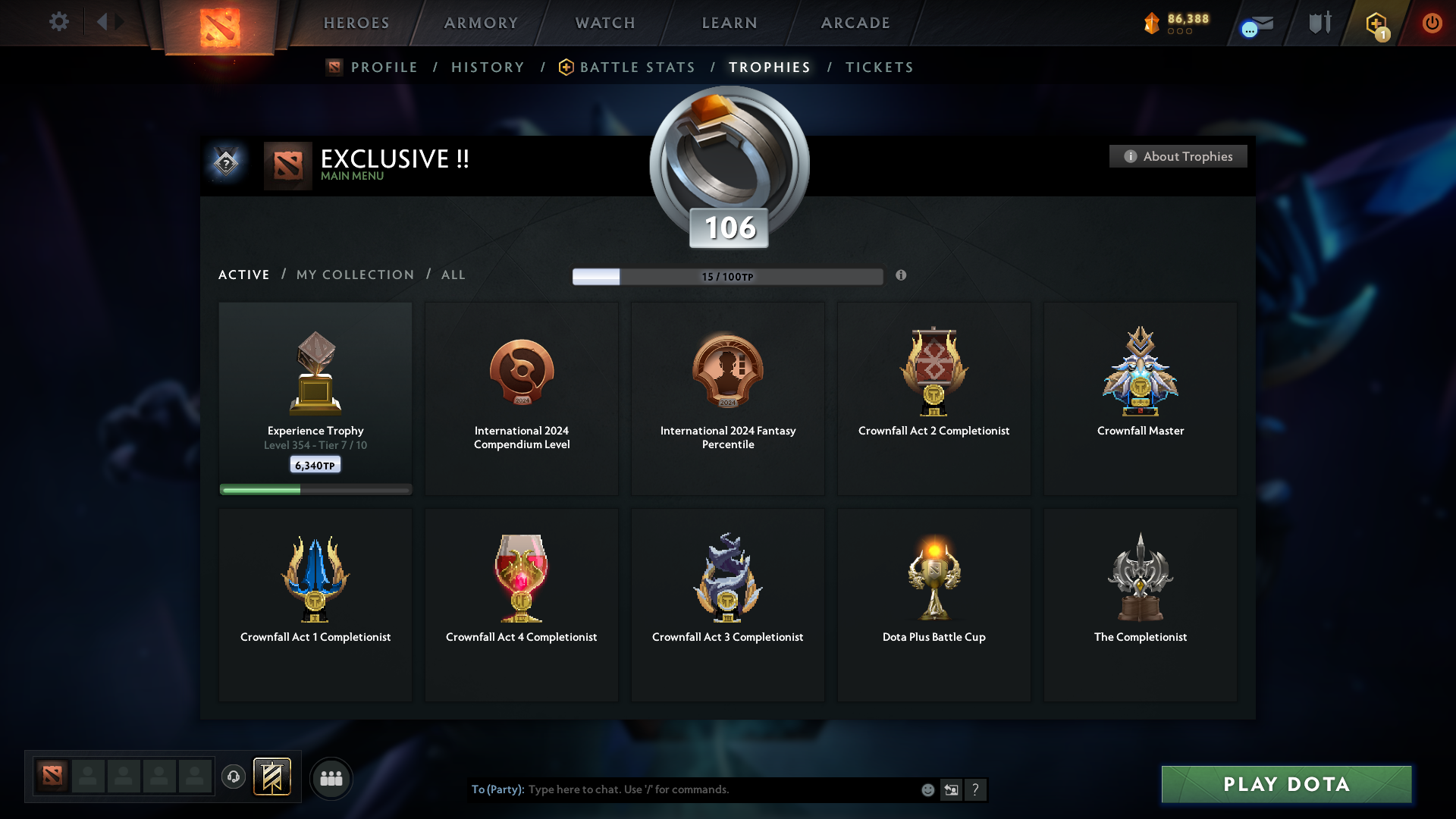This screenshot has width=1456, height=819.
Task: Open the Armory via shield and sword icon
Action: [1319, 23]
